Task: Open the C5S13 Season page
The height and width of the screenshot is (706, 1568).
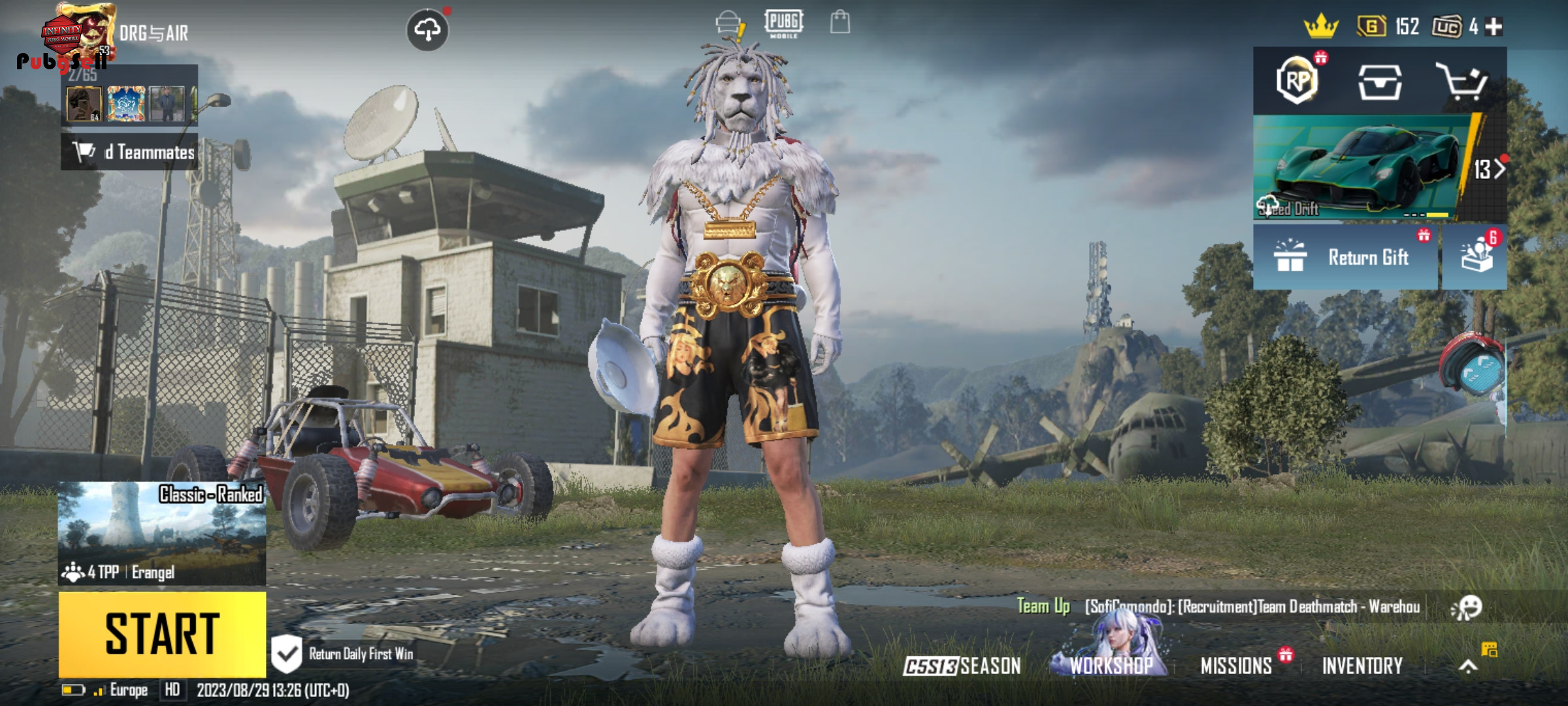Action: tap(962, 666)
